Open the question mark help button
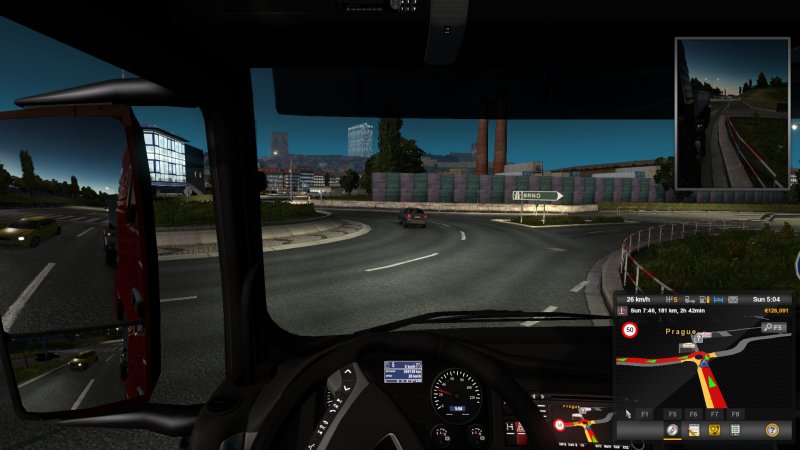 pos(771,429)
